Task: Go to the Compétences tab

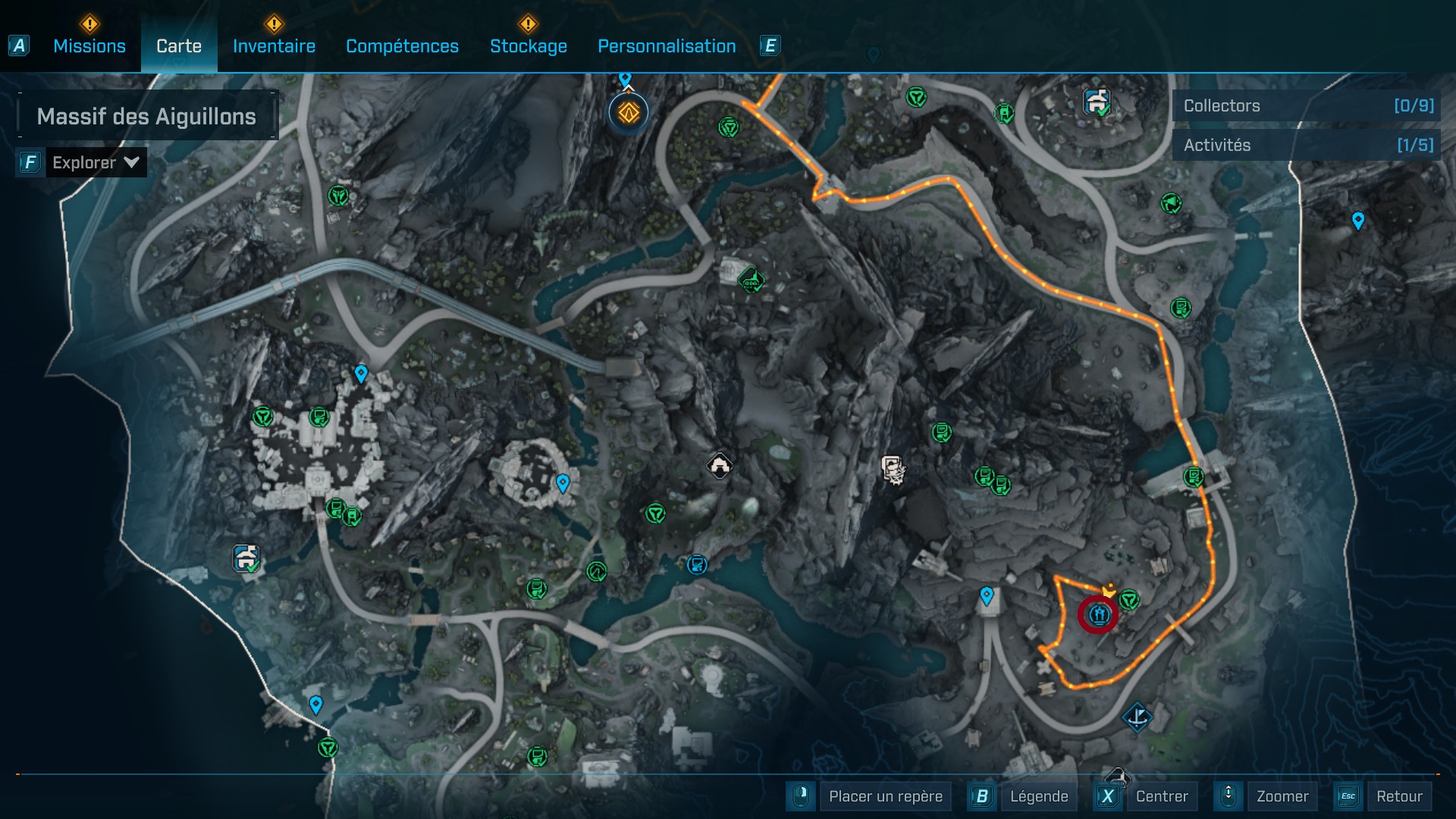Action: [x=402, y=46]
